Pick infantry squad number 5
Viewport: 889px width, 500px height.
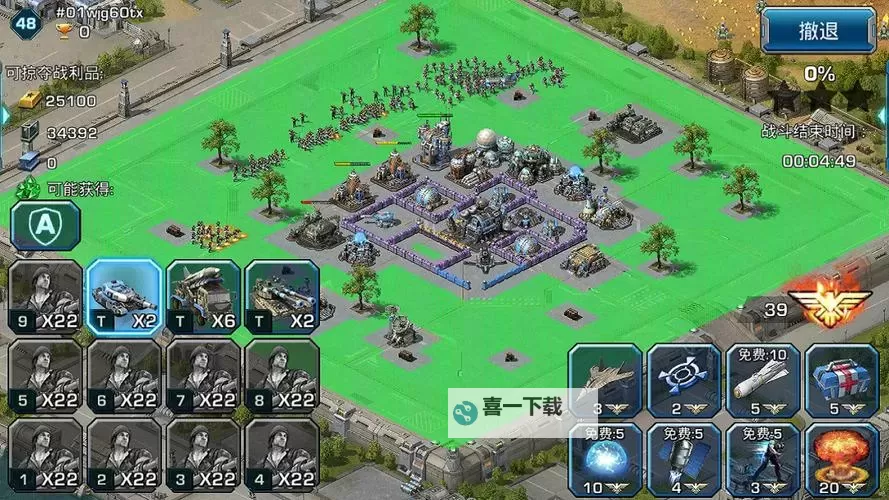tap(45, 376)
